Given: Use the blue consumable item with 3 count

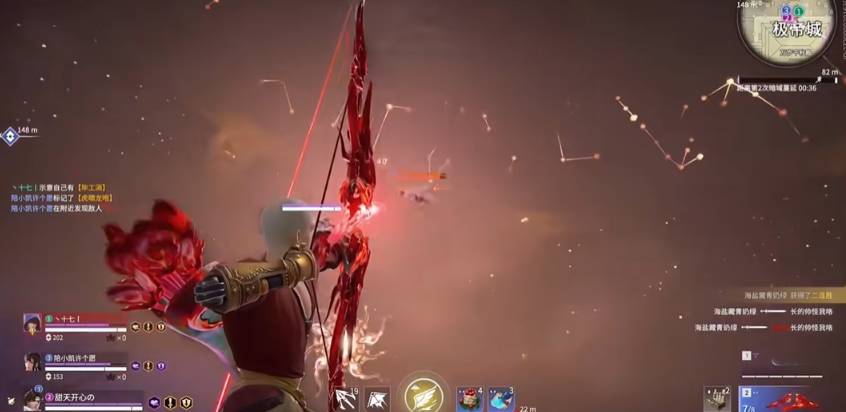Looking at the screenshot, I should pyautogui.click(x=500, y=399).
